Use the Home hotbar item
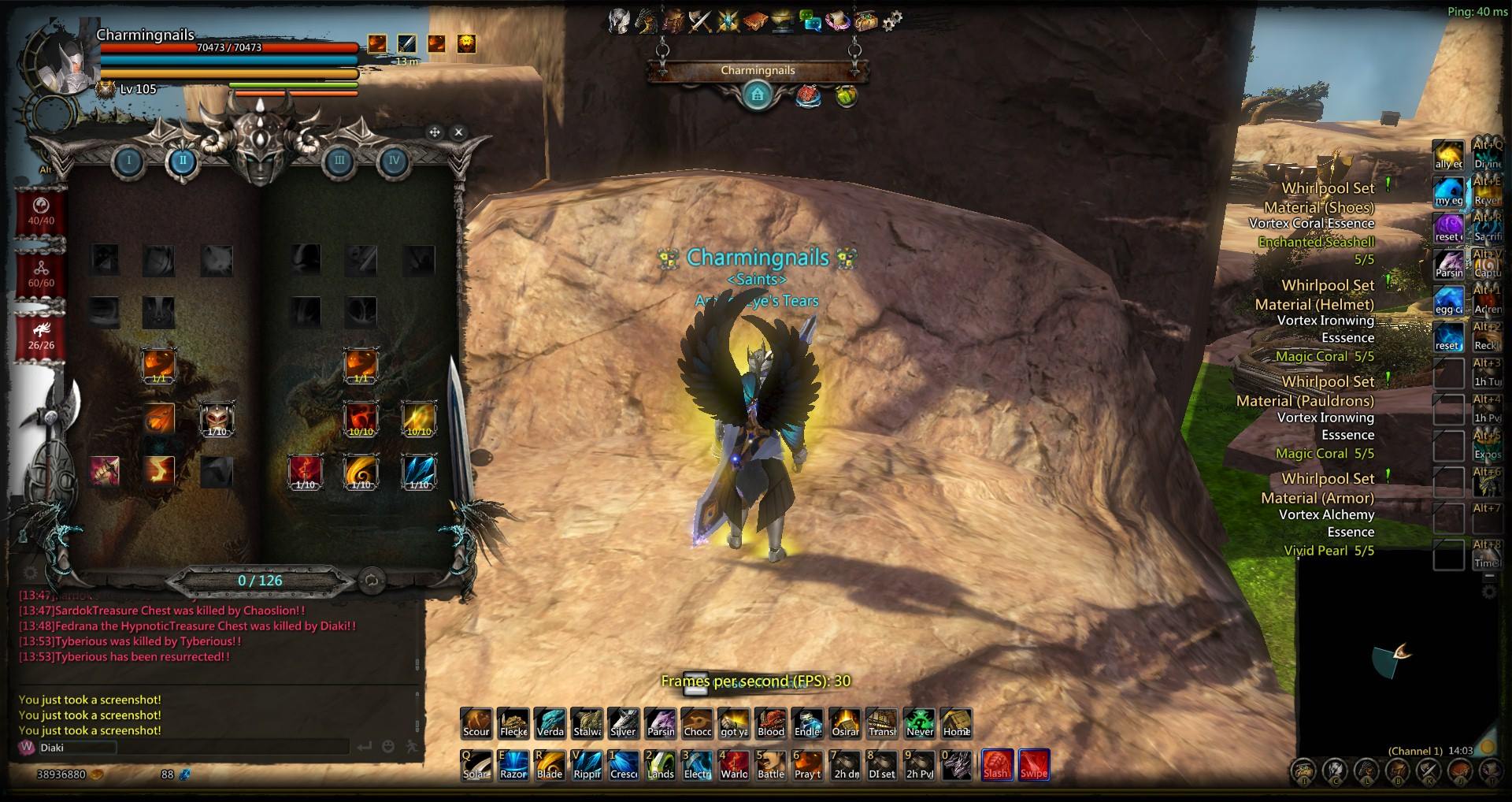The height and width of the screenshot is (802, 1512). click(956, 722)
